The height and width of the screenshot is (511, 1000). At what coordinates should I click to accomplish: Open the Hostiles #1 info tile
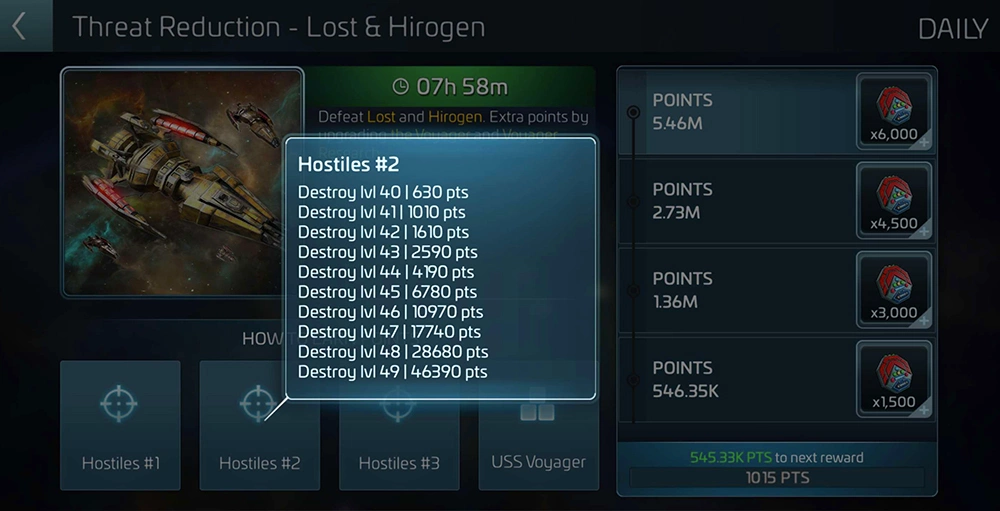[x=120, y=425]
